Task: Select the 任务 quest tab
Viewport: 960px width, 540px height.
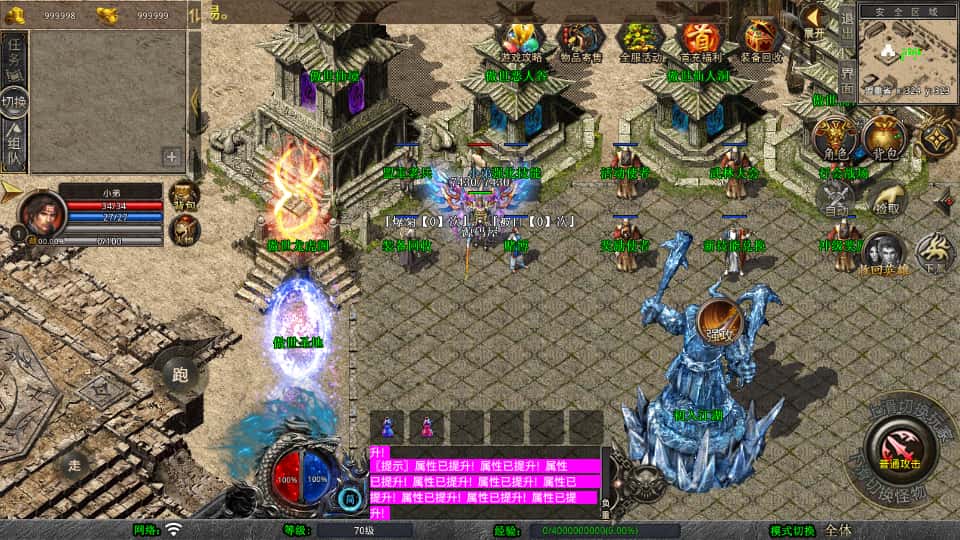Action: coord(14,56)
